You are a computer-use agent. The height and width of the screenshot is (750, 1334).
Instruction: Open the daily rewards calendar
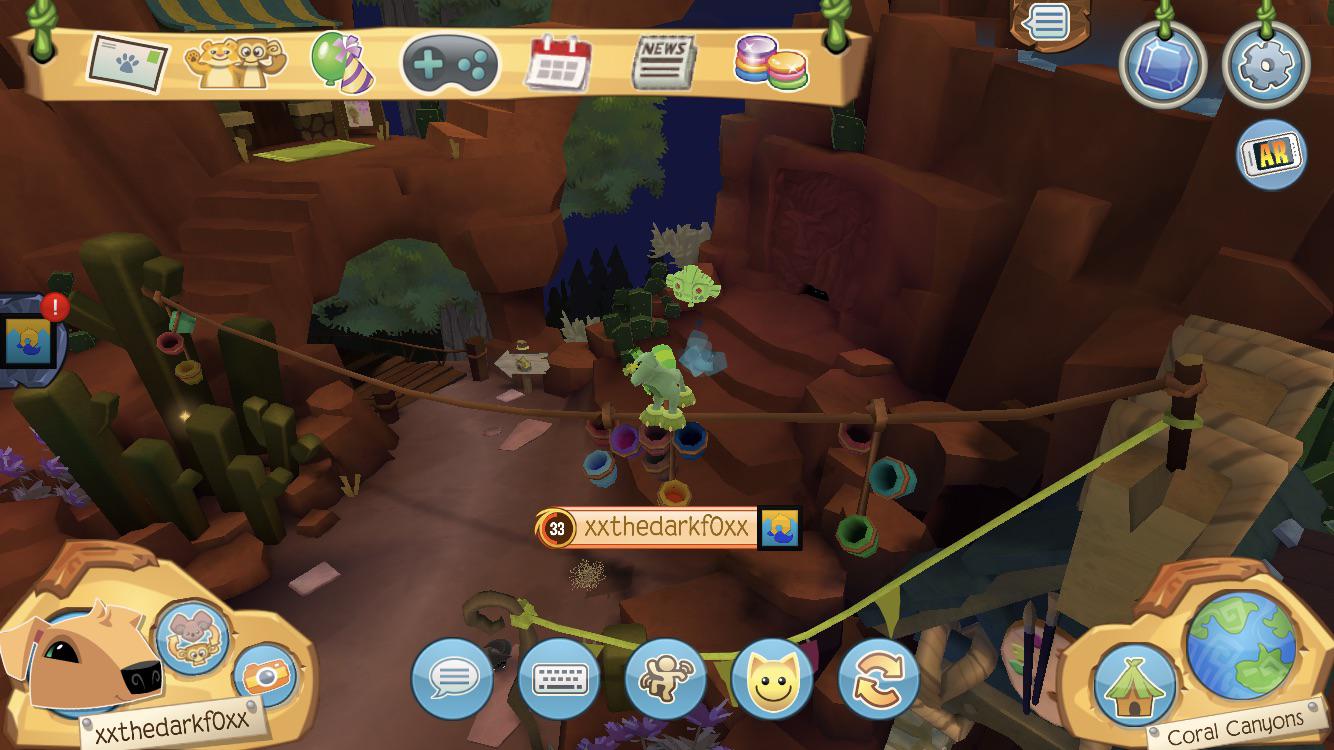(x=556, y=62)
